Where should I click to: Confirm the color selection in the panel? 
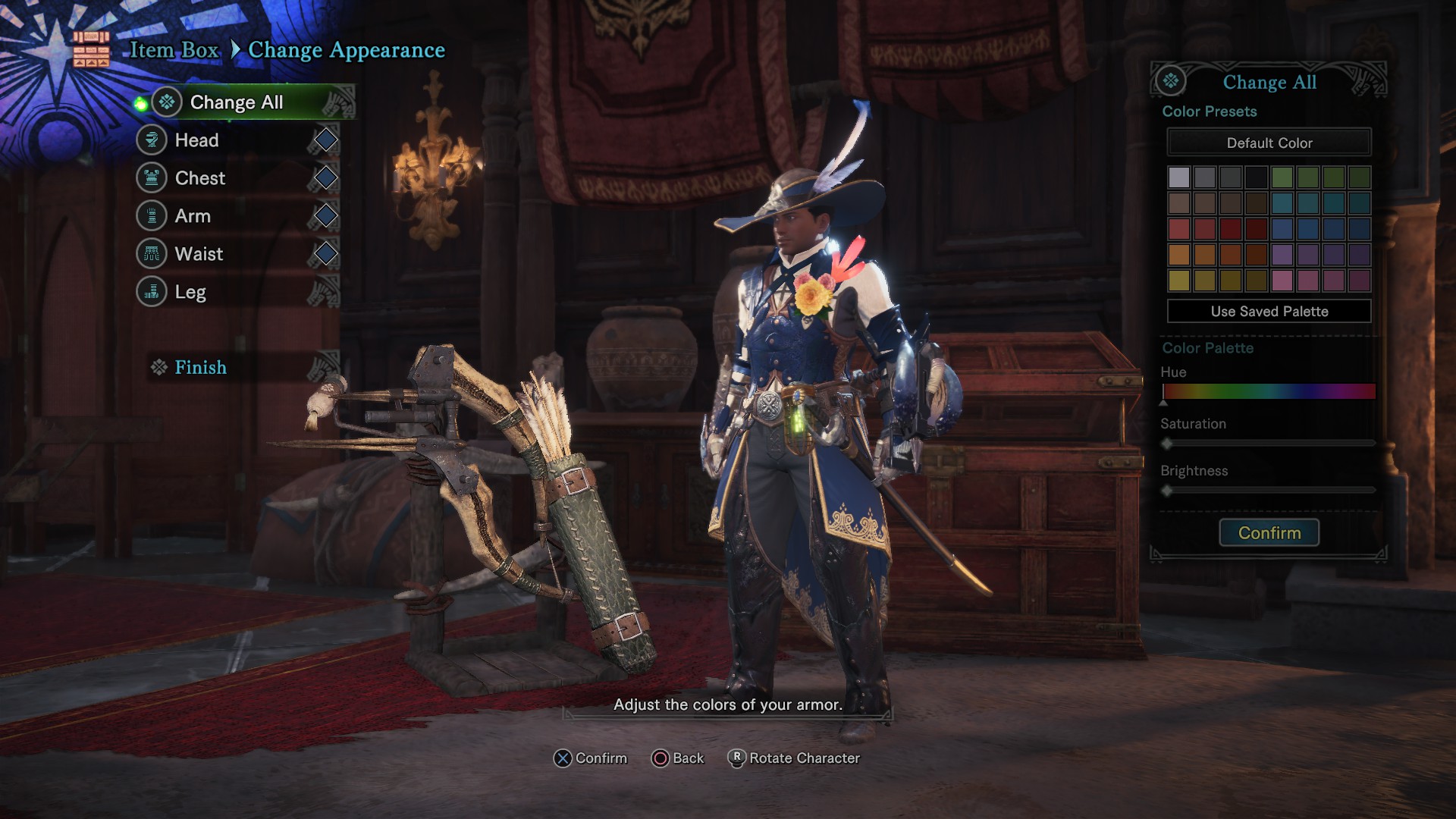[1269, 533]
